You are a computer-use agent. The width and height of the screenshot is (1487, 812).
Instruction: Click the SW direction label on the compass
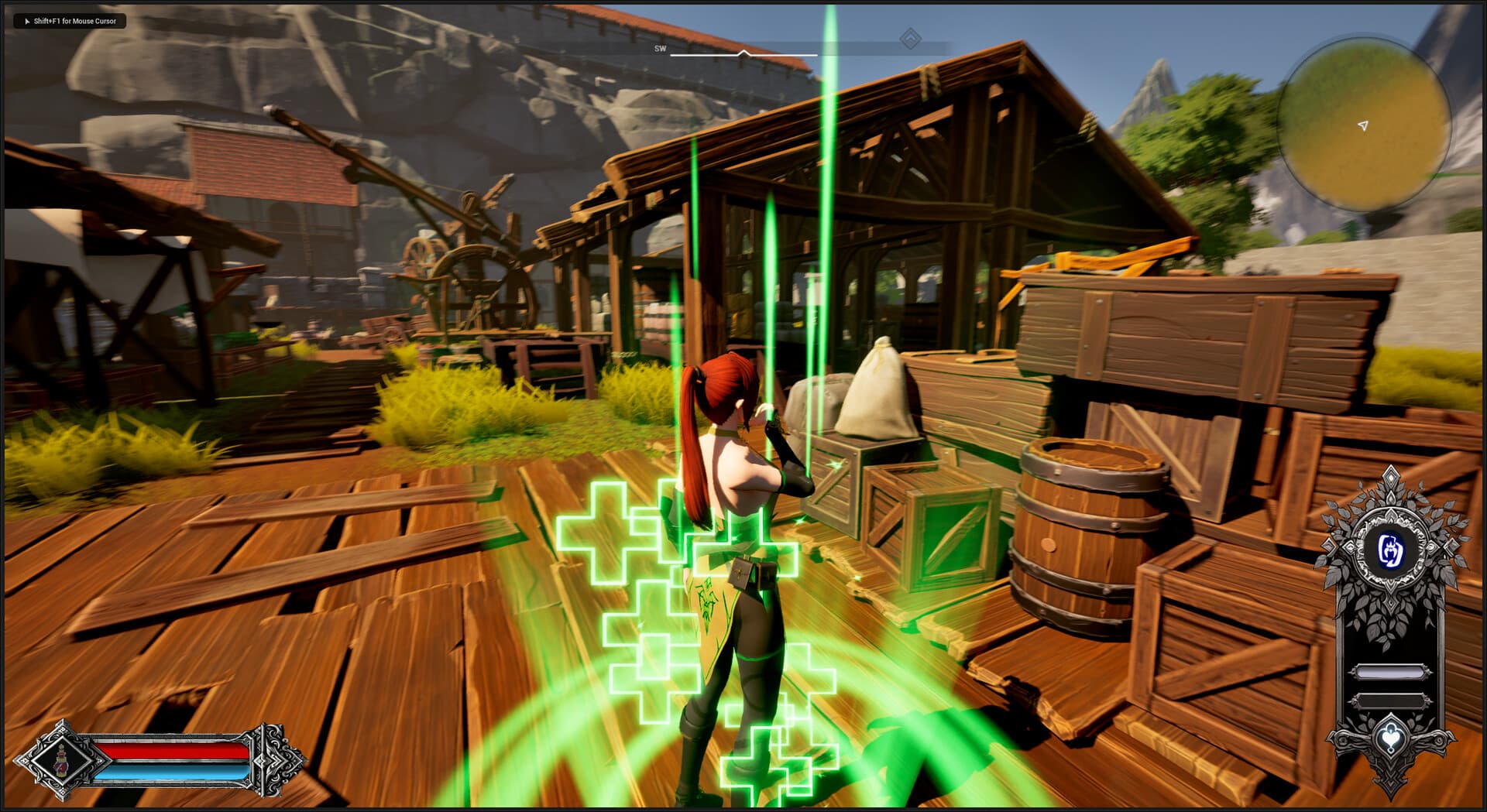(x=659, y=48)
